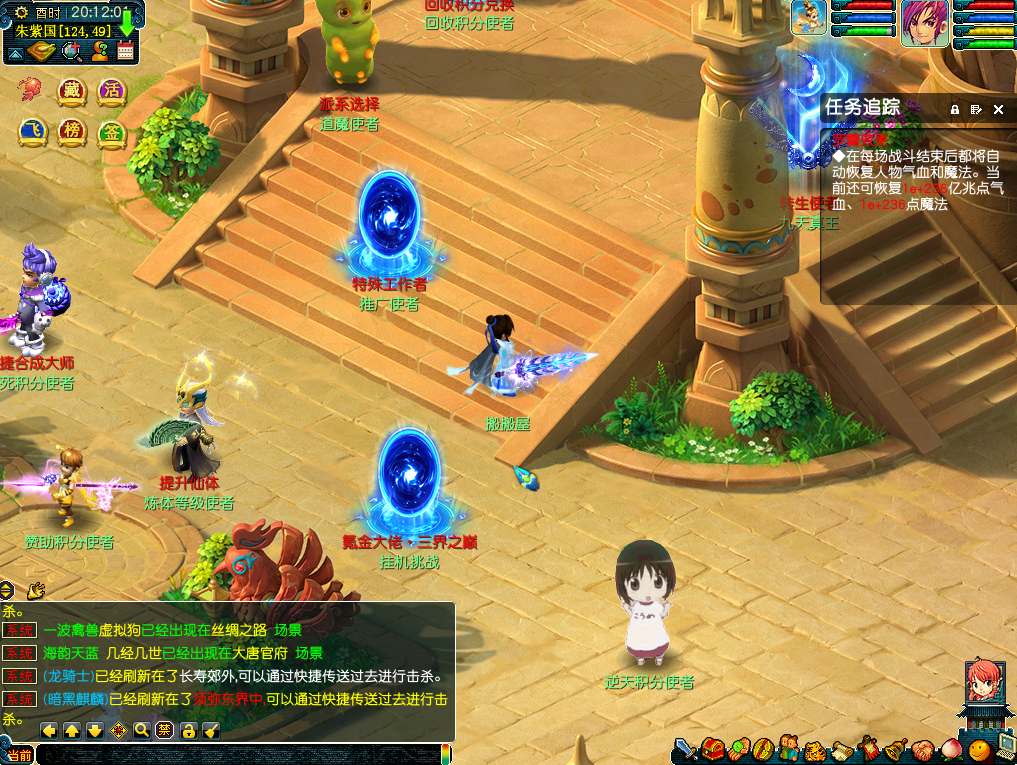Open the green 签 sign-in badge

click(x=111, y=132)
